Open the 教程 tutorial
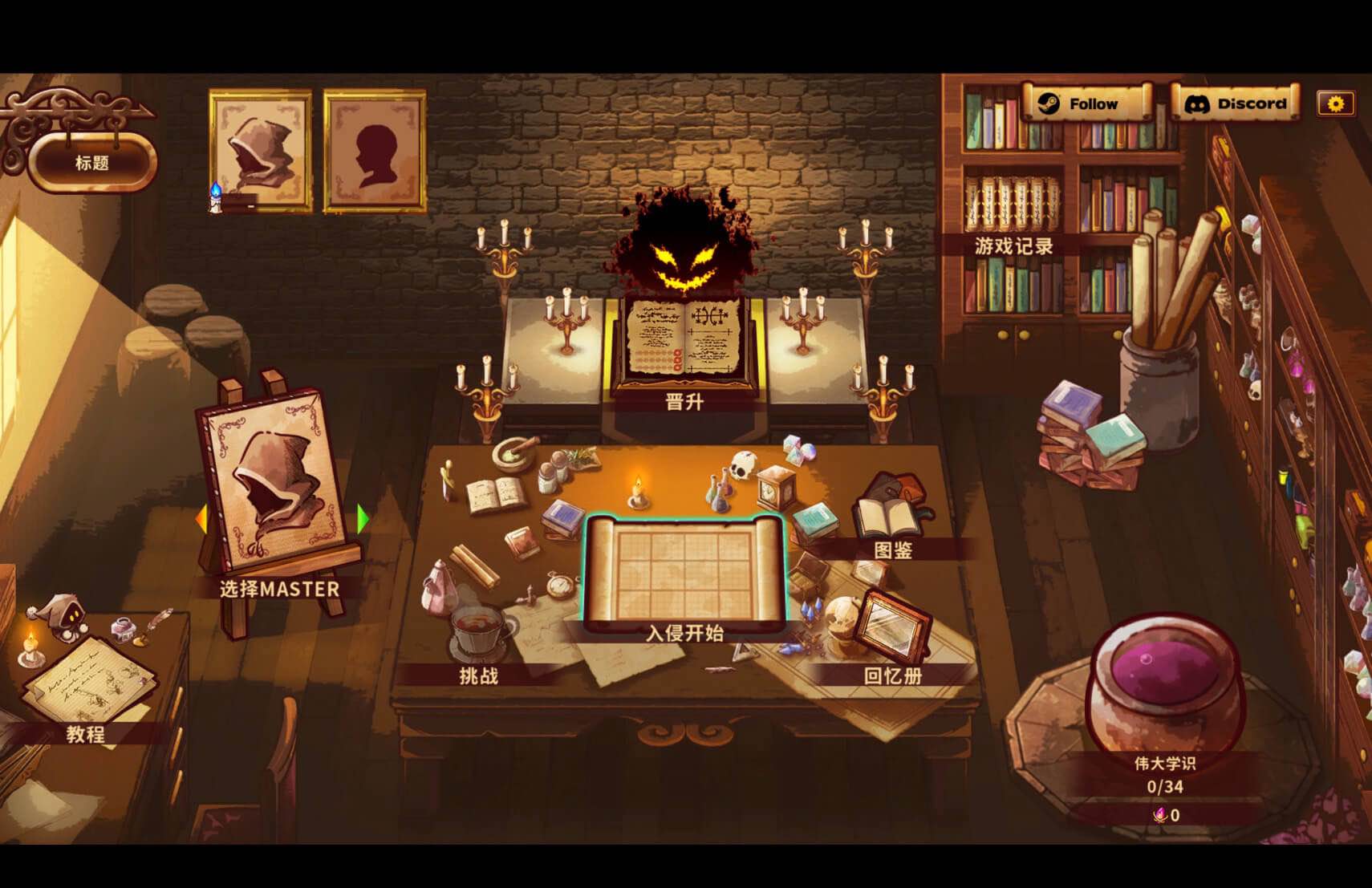 coord(86,690)
